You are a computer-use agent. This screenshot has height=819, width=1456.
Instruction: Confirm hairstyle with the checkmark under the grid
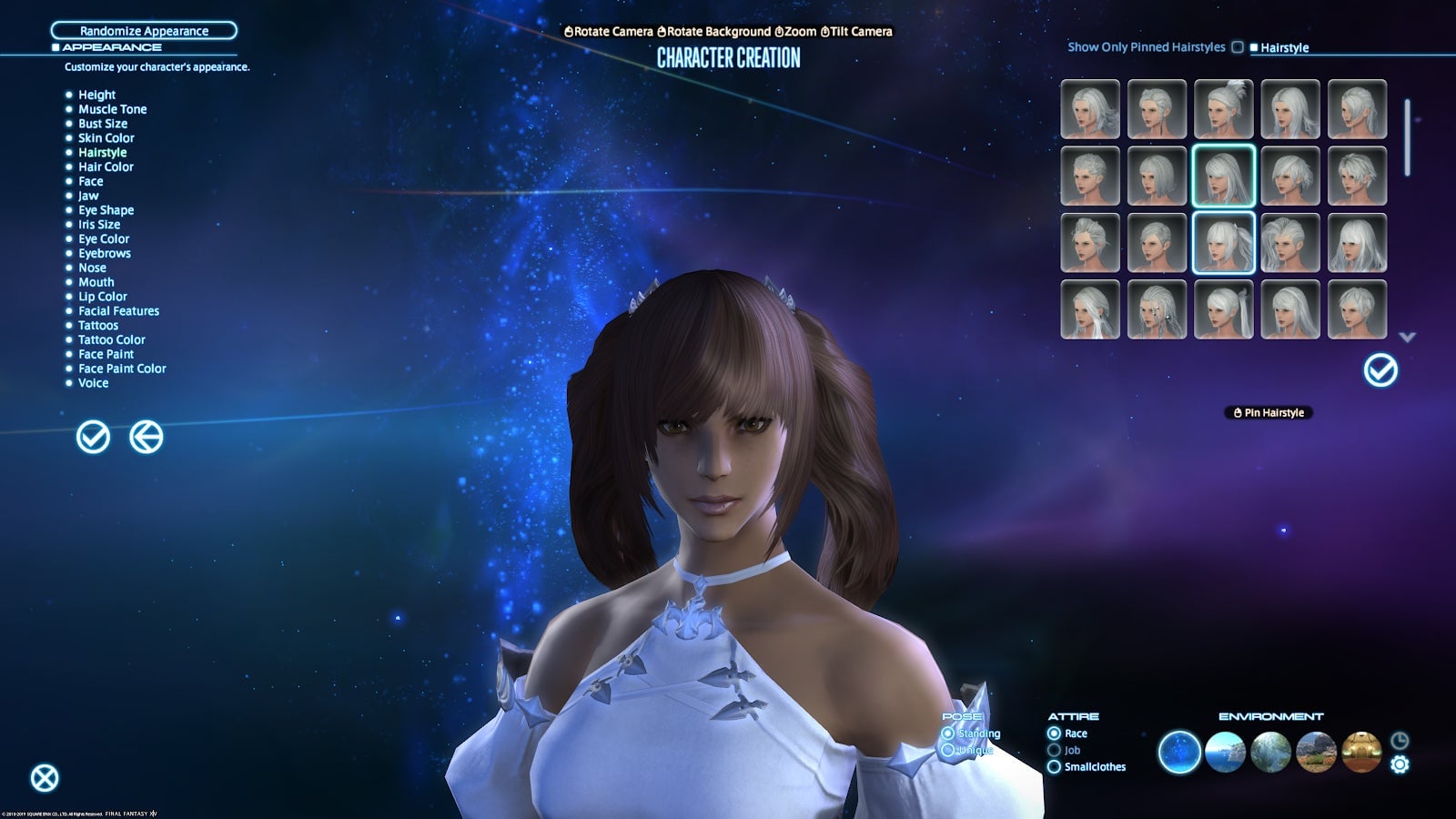tap(1380, 370)
